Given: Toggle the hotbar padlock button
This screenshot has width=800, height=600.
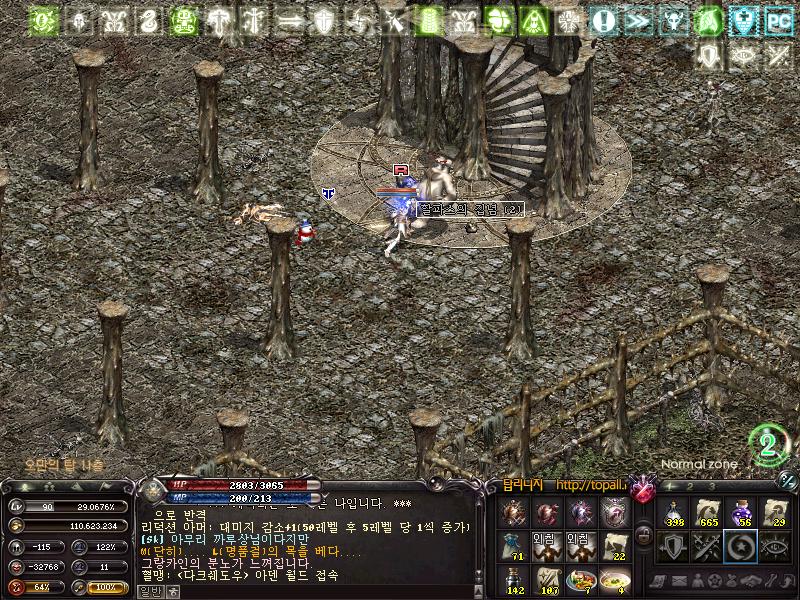Looking at the screenshot, I should [645, 534].
